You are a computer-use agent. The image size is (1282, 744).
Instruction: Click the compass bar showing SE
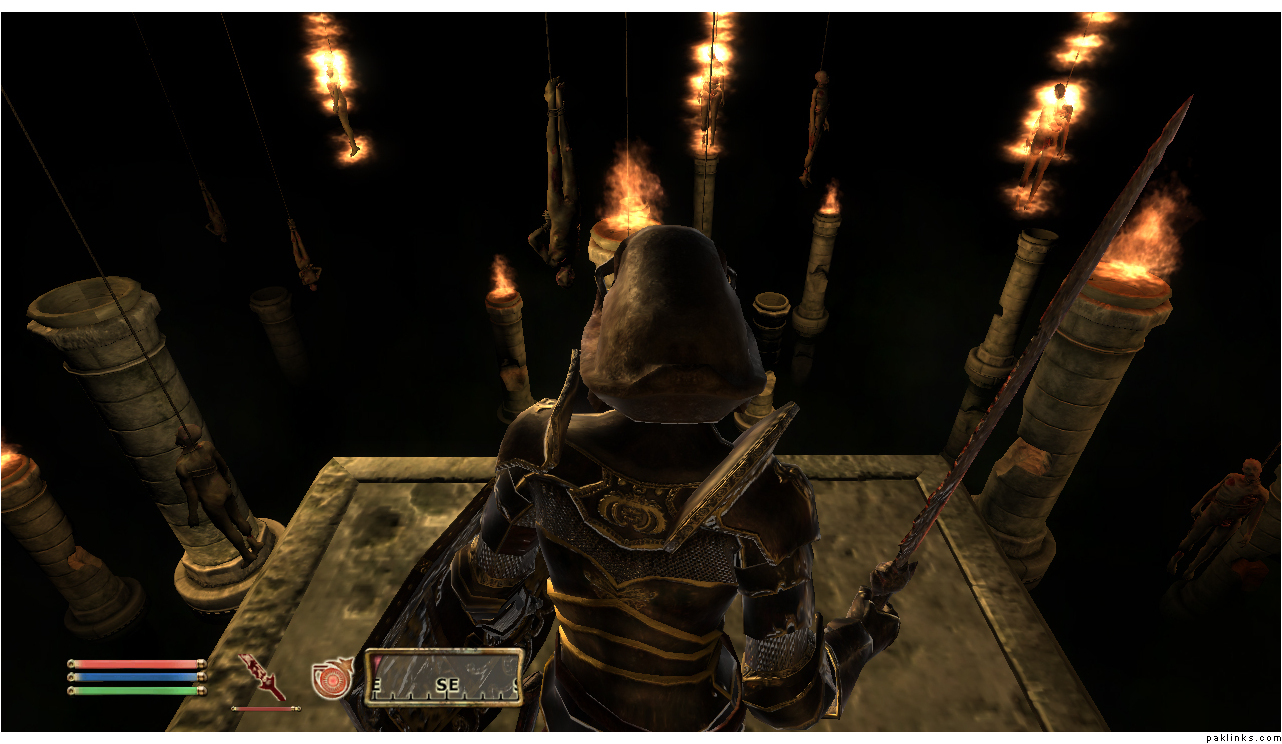coord(444,678)
